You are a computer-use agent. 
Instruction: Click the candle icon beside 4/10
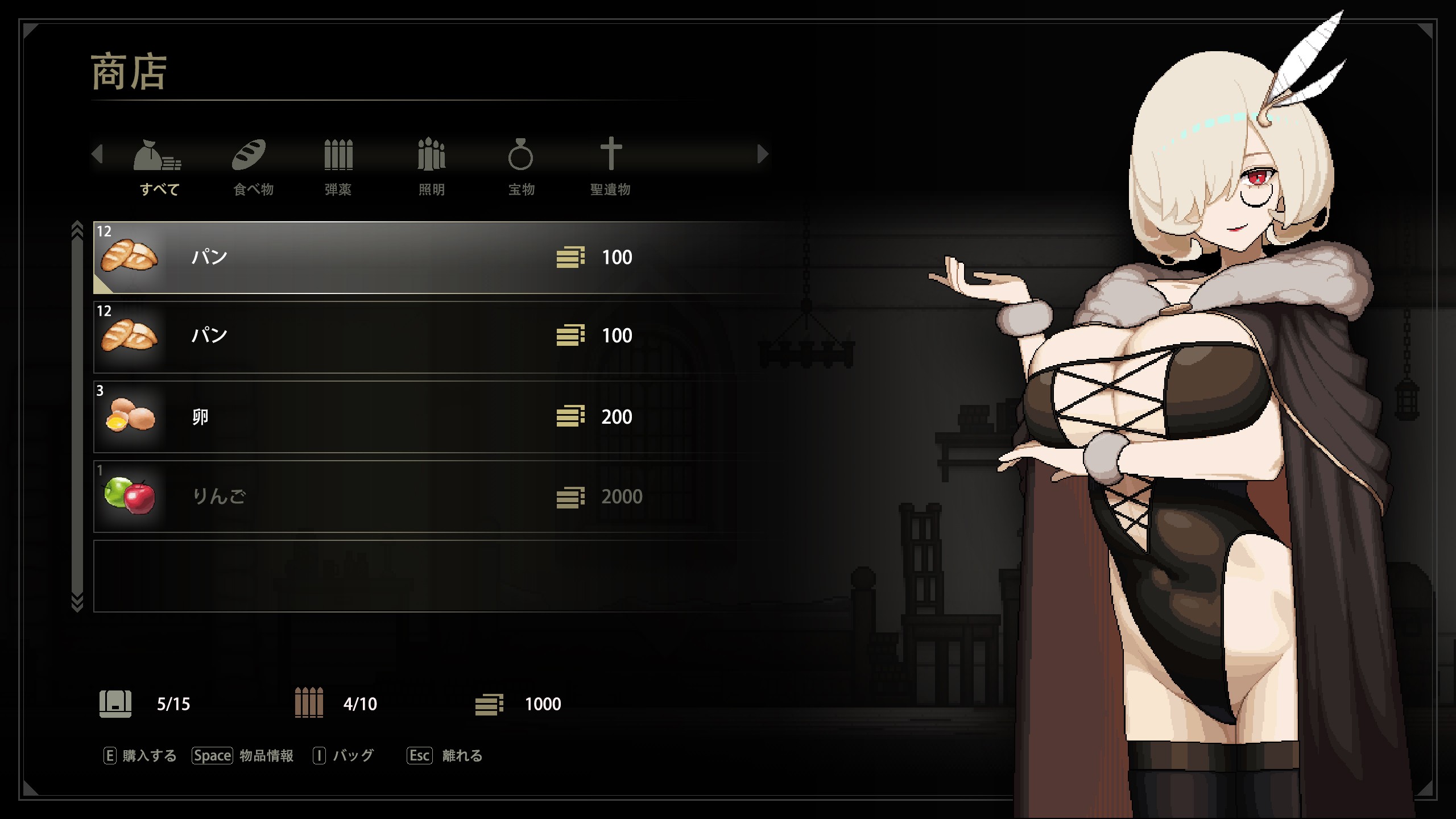coord(308,704)
